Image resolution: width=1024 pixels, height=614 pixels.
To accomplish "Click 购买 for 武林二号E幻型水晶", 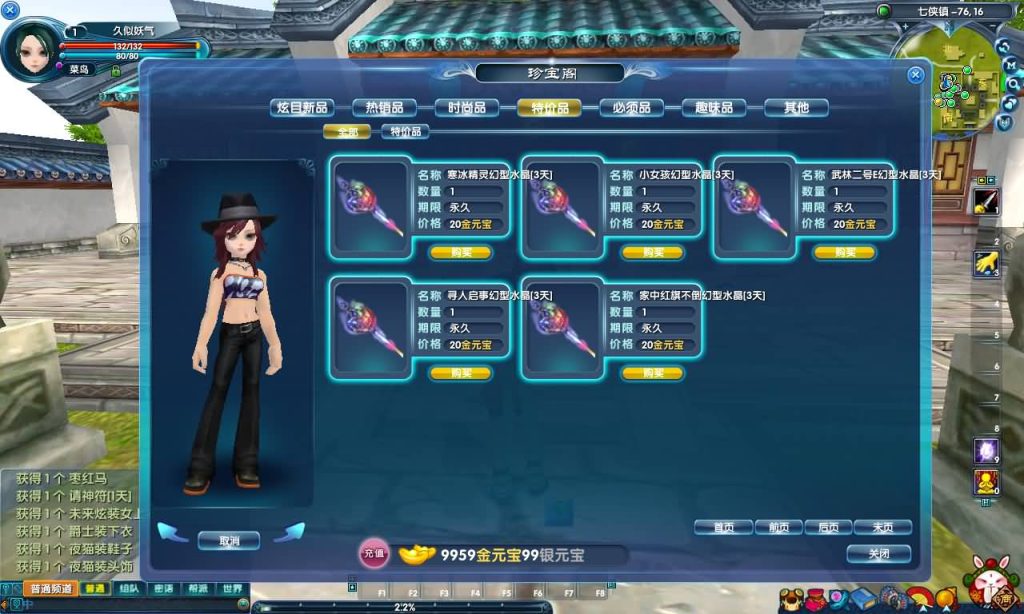I will coord(844,252).
